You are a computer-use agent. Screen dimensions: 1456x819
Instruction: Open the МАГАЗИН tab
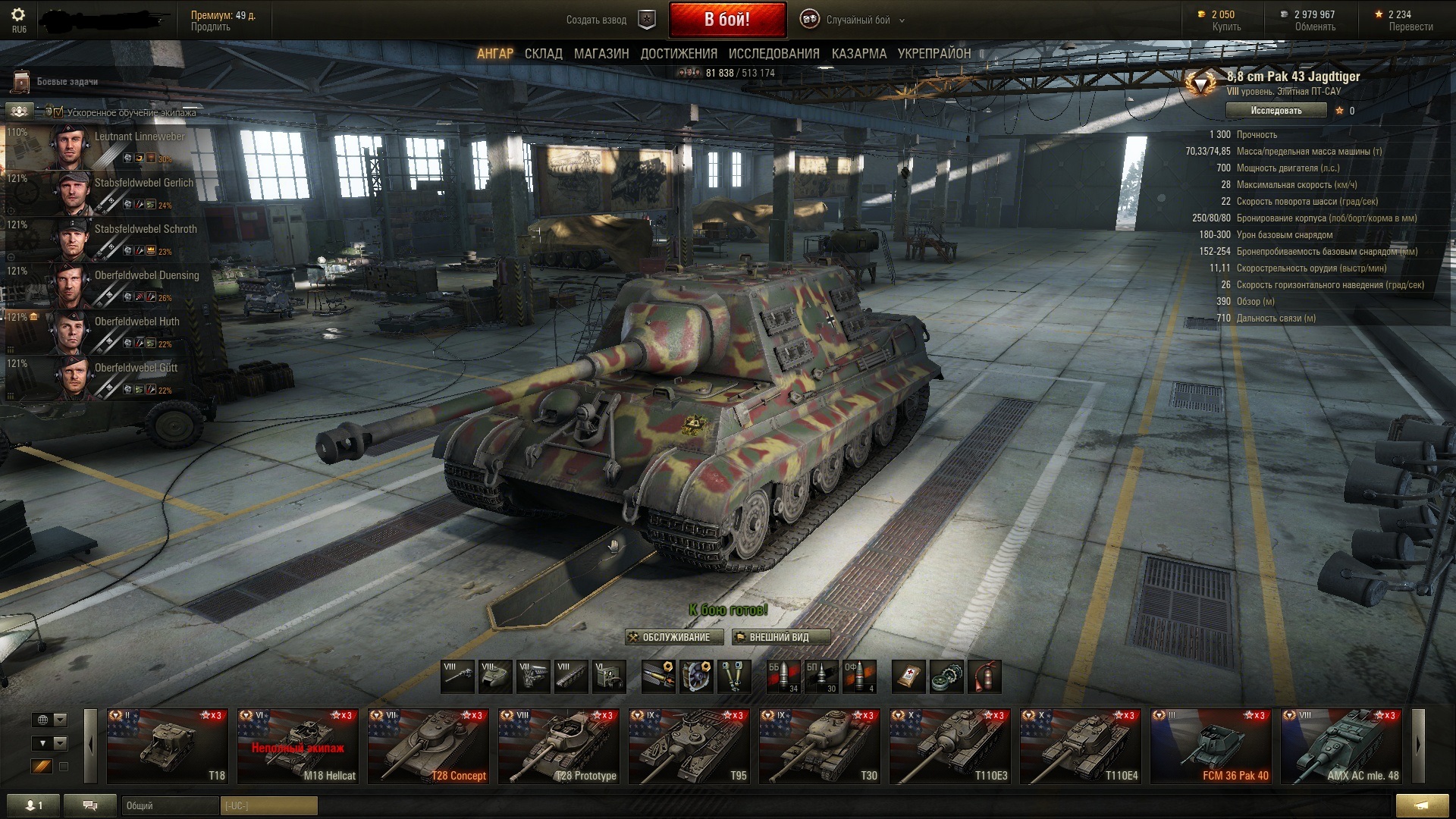pyautogui.click(x=601, y=54)
